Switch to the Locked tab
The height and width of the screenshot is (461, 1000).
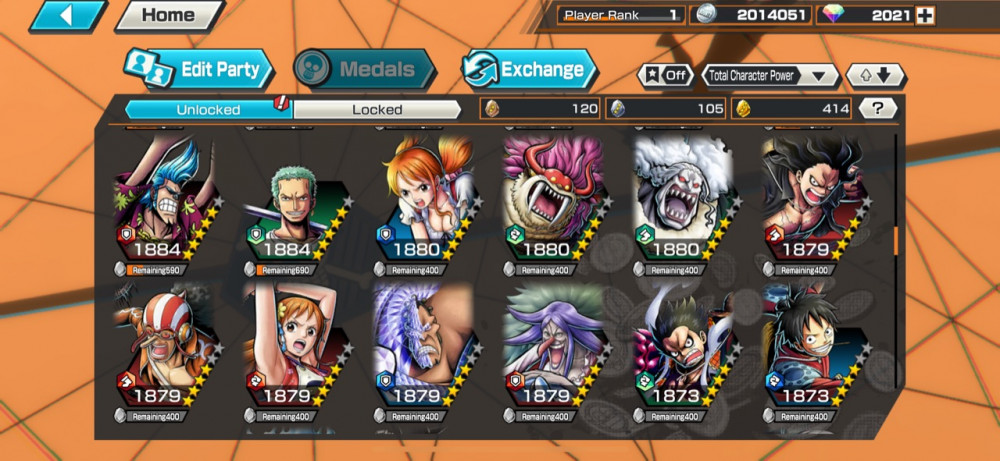coord(377,108)
